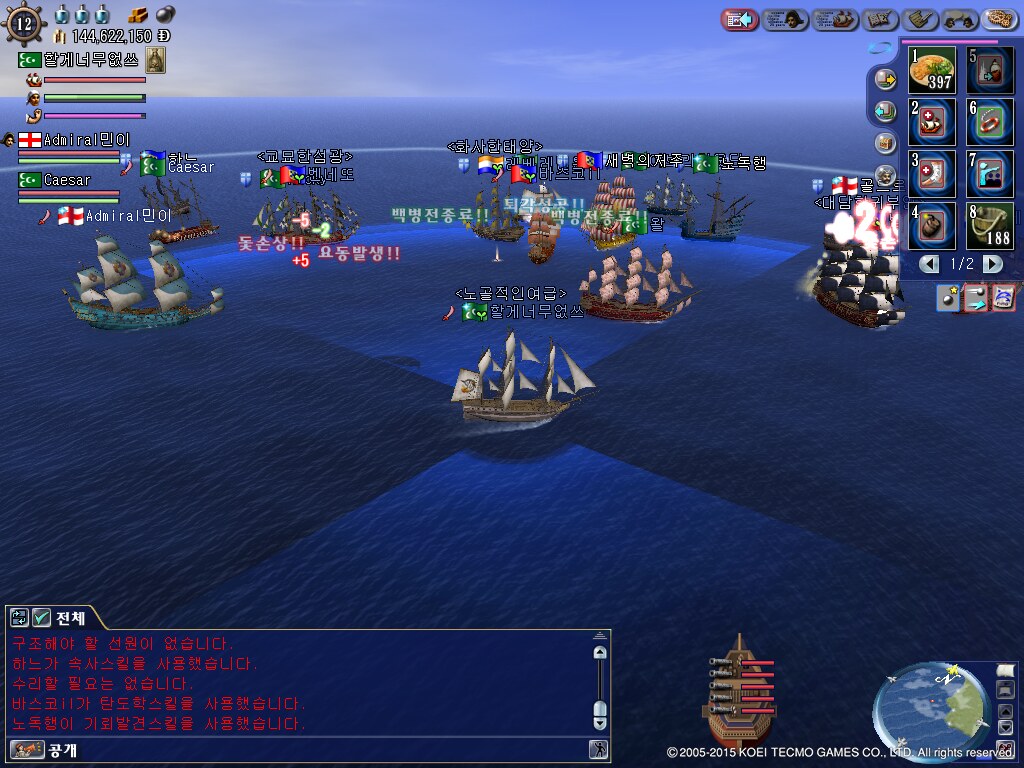Go to the next hotbar page
The height and width of the screenshot is (768, 1024).
[x=992, y=264]
